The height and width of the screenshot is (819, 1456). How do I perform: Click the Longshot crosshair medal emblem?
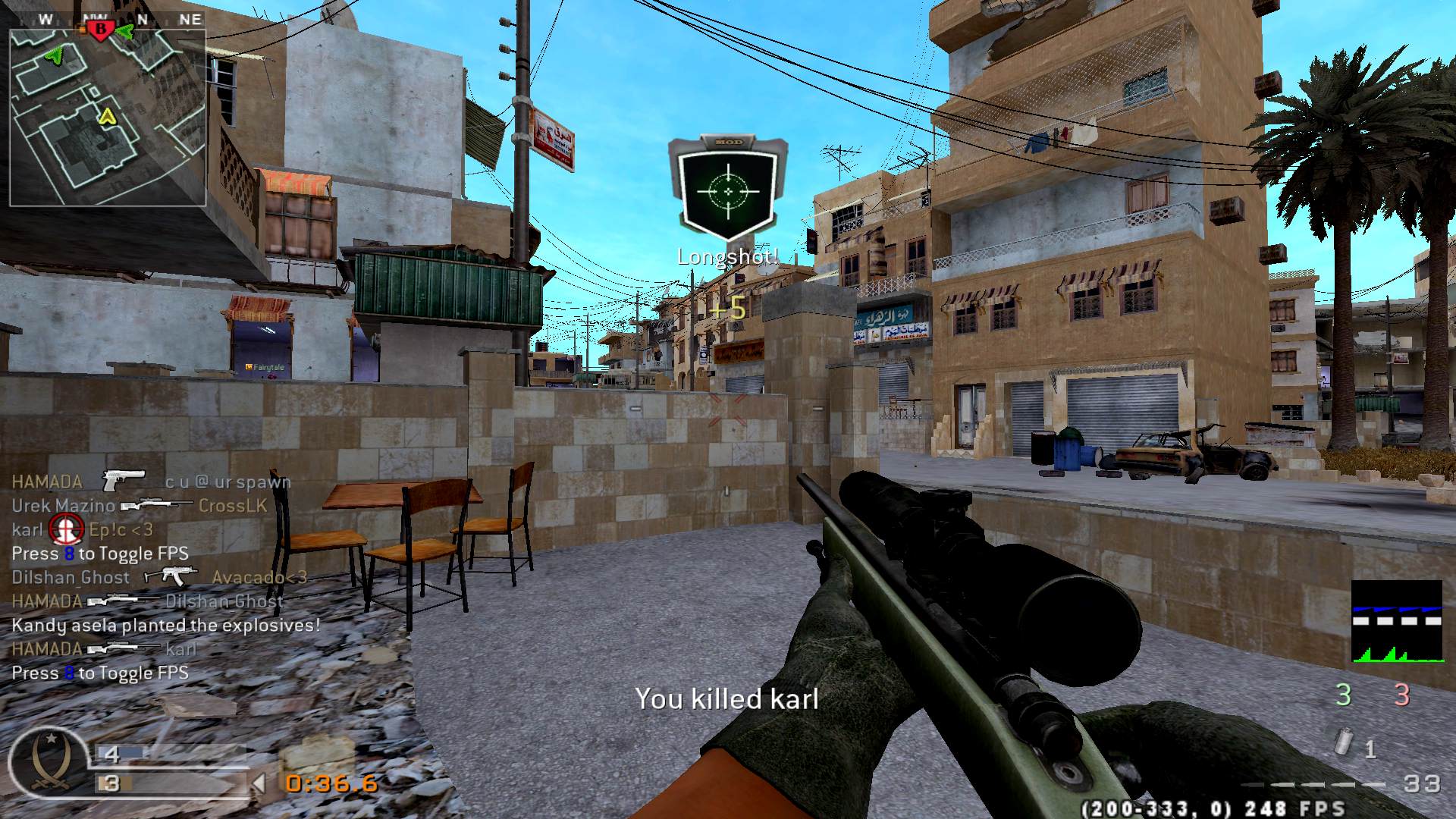pos(728,190)
